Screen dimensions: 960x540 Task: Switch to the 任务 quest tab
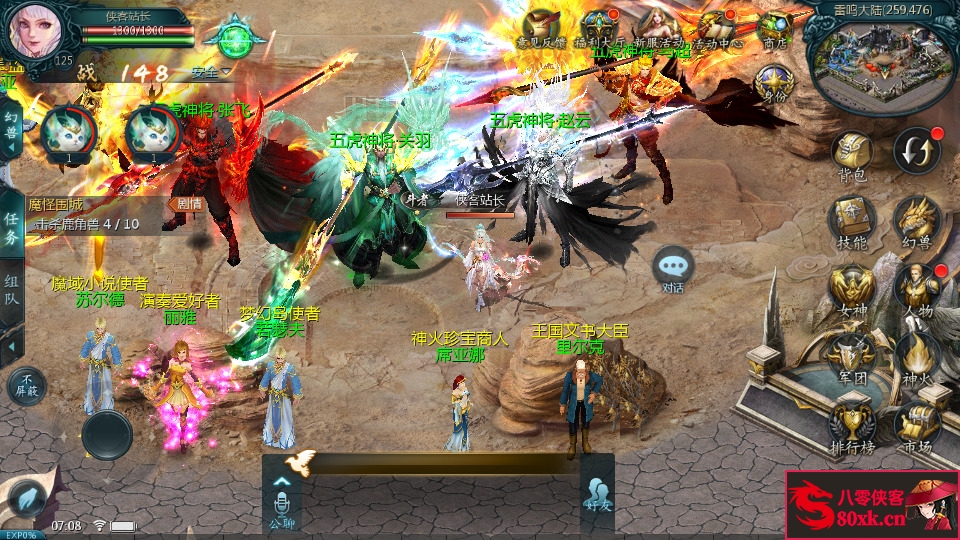(11, 228)
